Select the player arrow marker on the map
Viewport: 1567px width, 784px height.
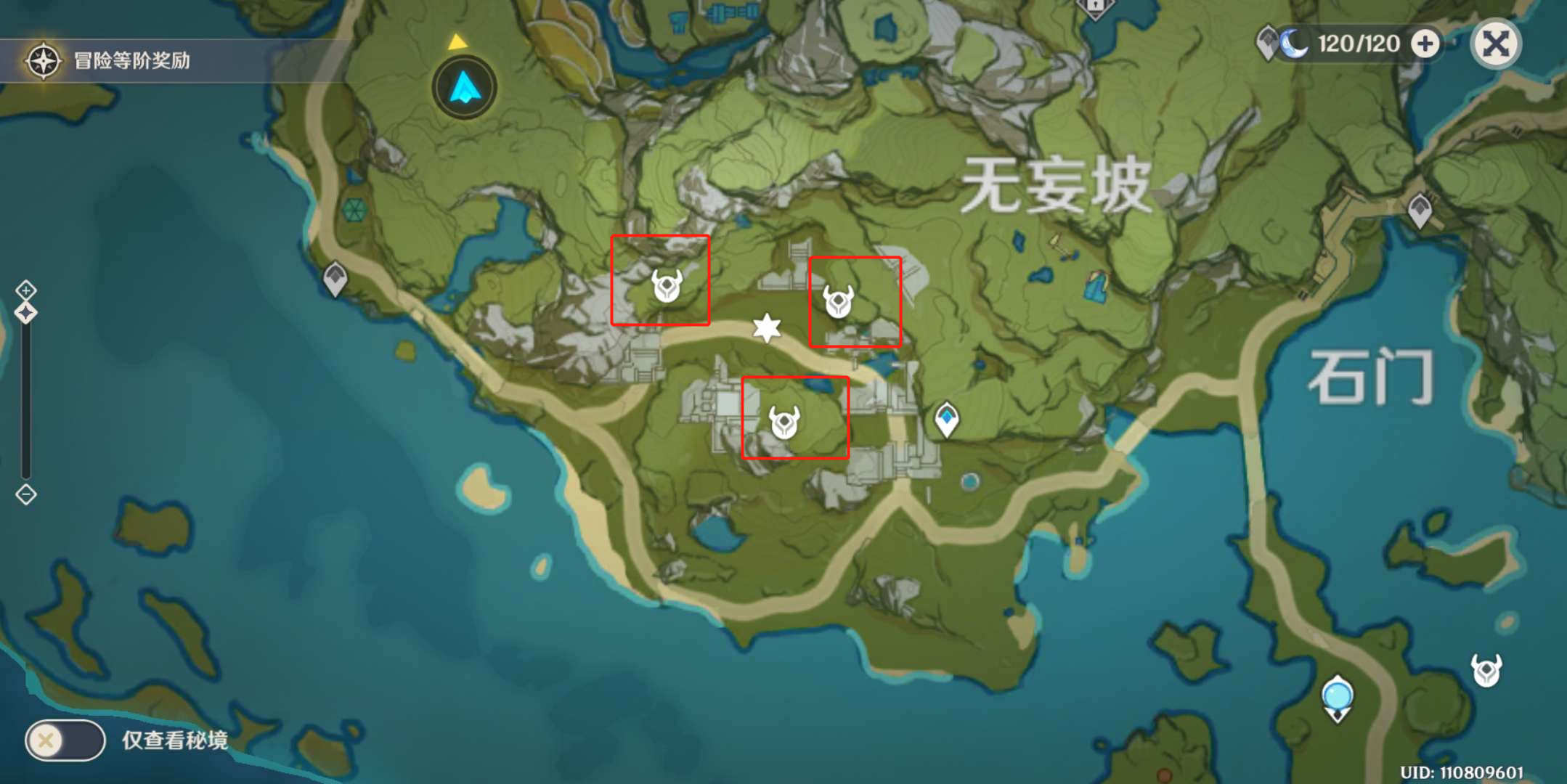[463, 87]
